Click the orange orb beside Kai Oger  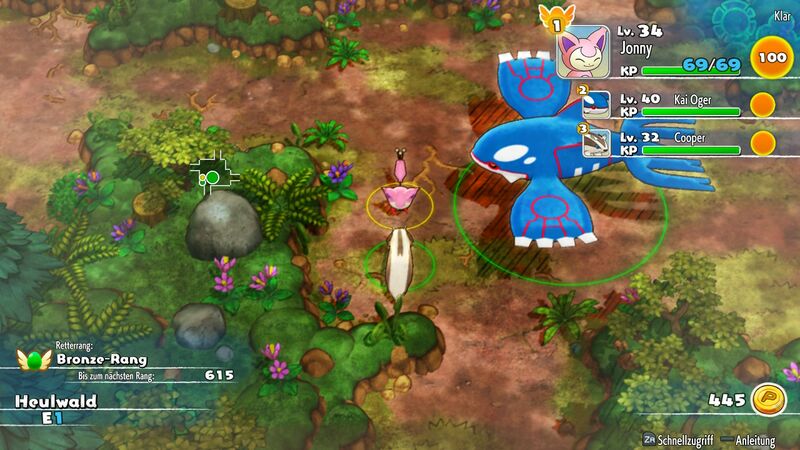(x=764, y=106)
